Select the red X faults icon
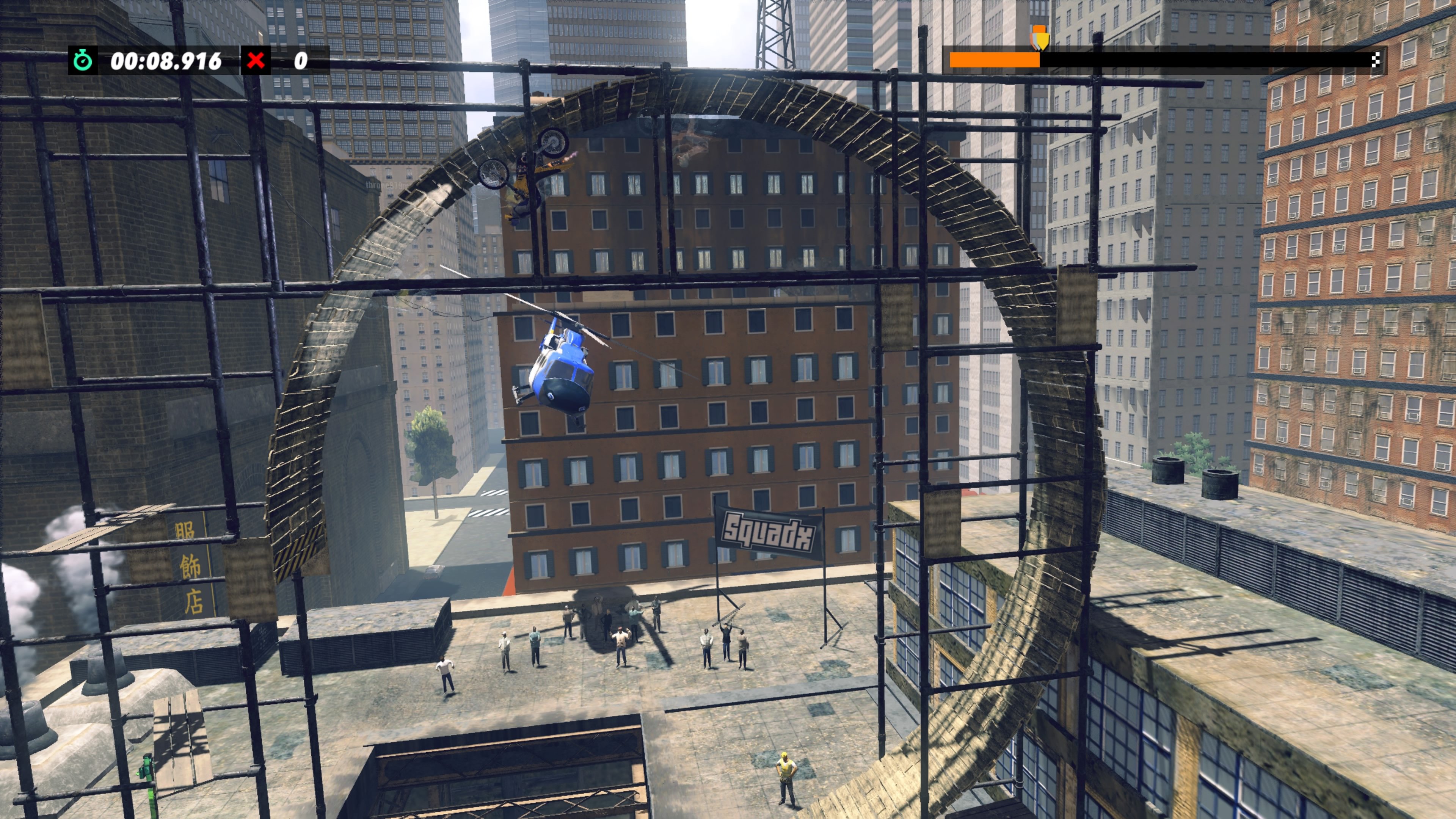 (260, 61)
